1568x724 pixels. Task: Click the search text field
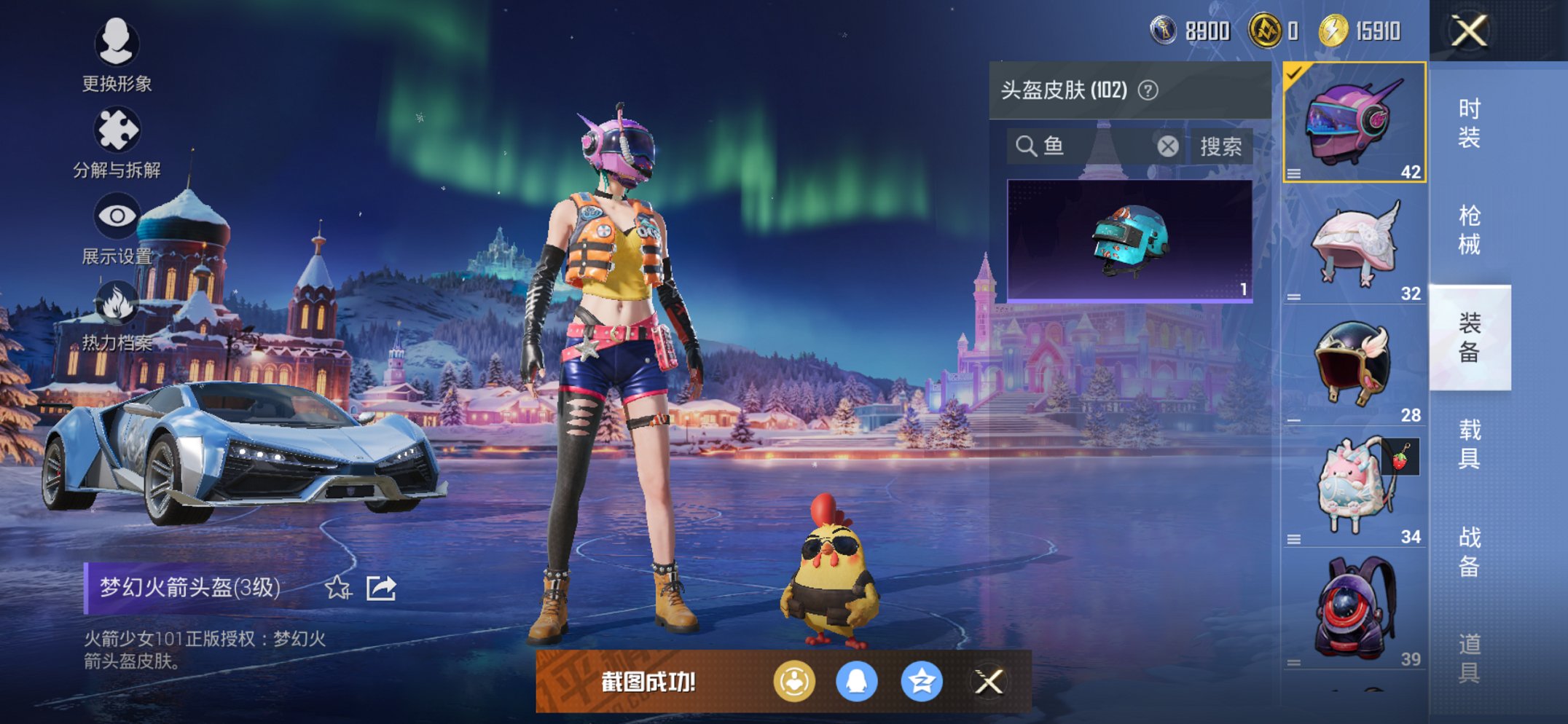pyautogui.click(x=1097, y=146)
